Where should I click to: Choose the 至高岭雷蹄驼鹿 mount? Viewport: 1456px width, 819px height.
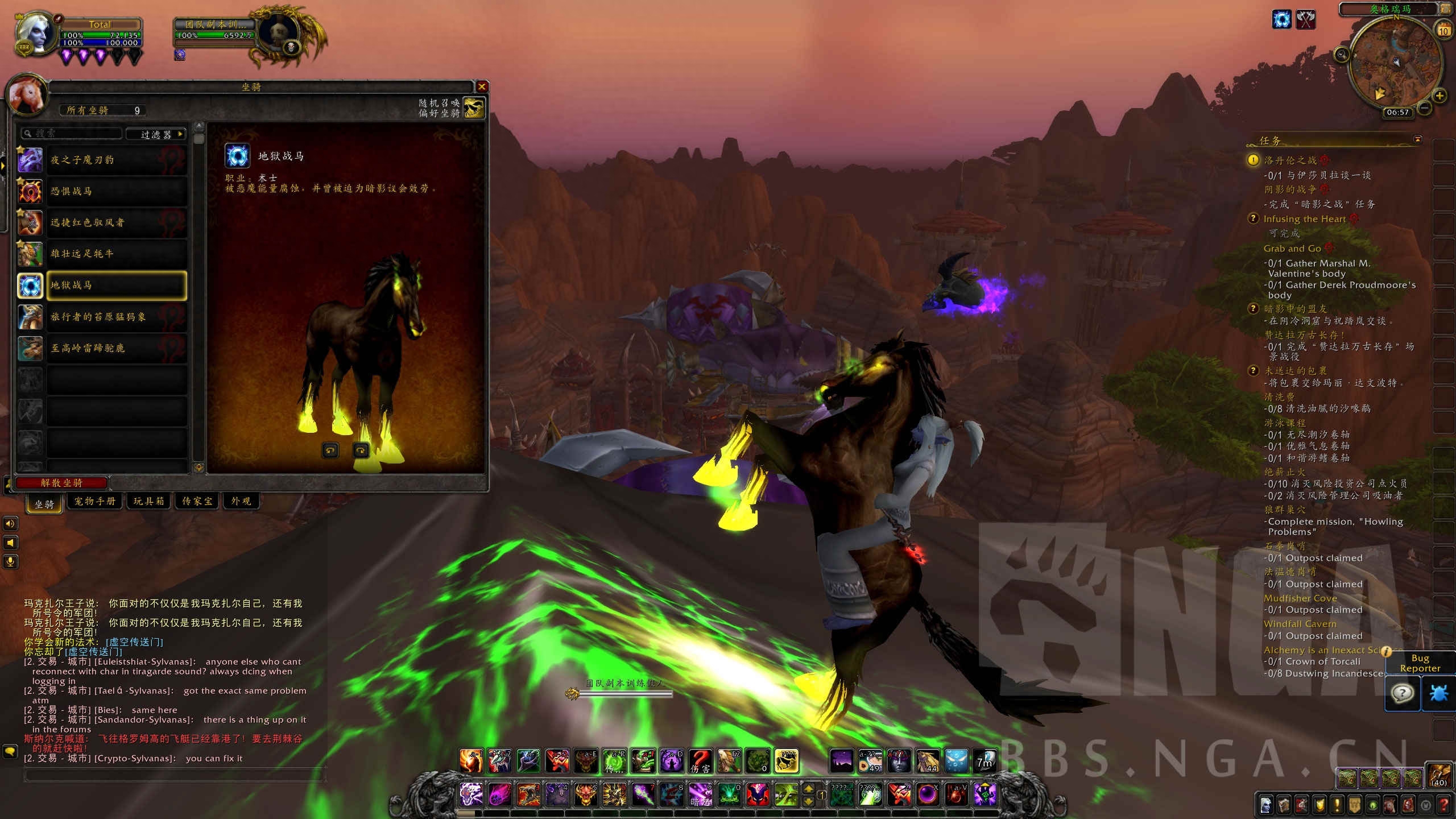click(x=117, y=348)
